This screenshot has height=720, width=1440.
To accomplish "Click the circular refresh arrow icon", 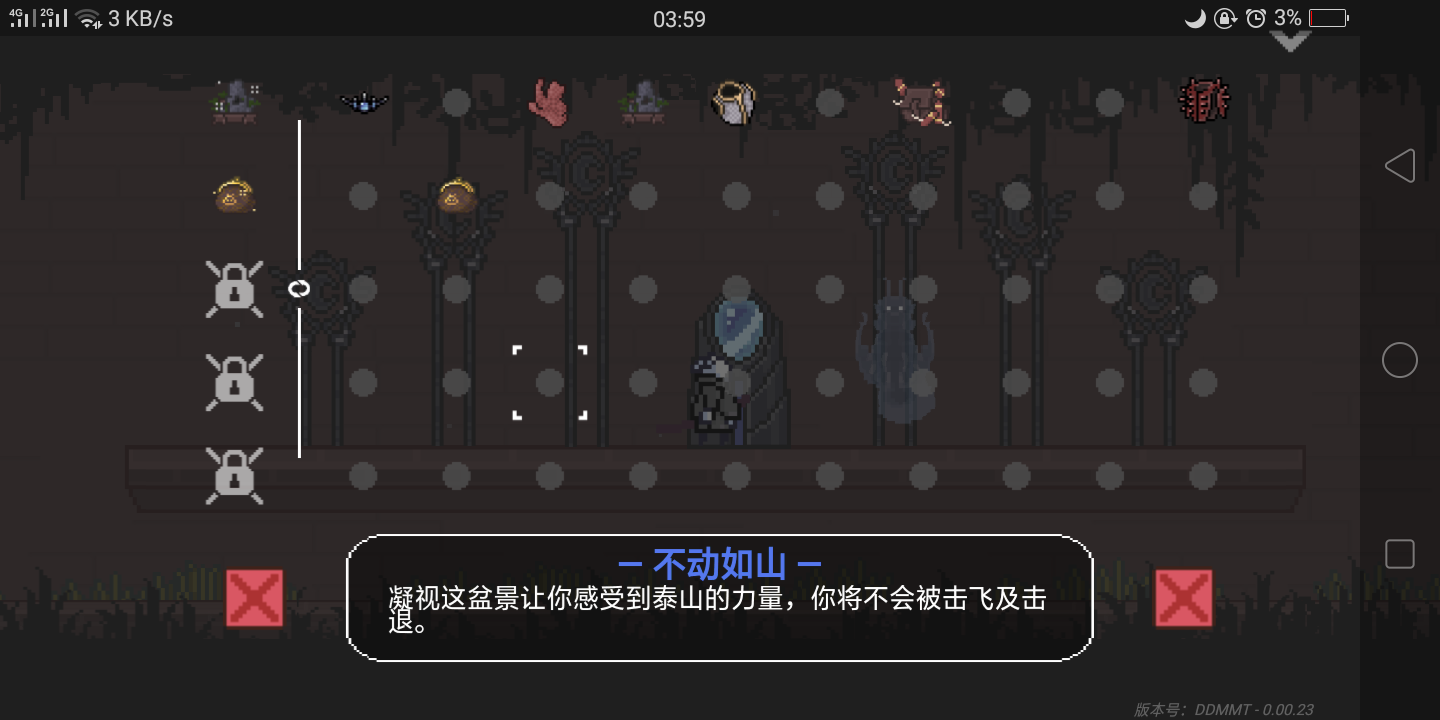I will click(299, 289).
